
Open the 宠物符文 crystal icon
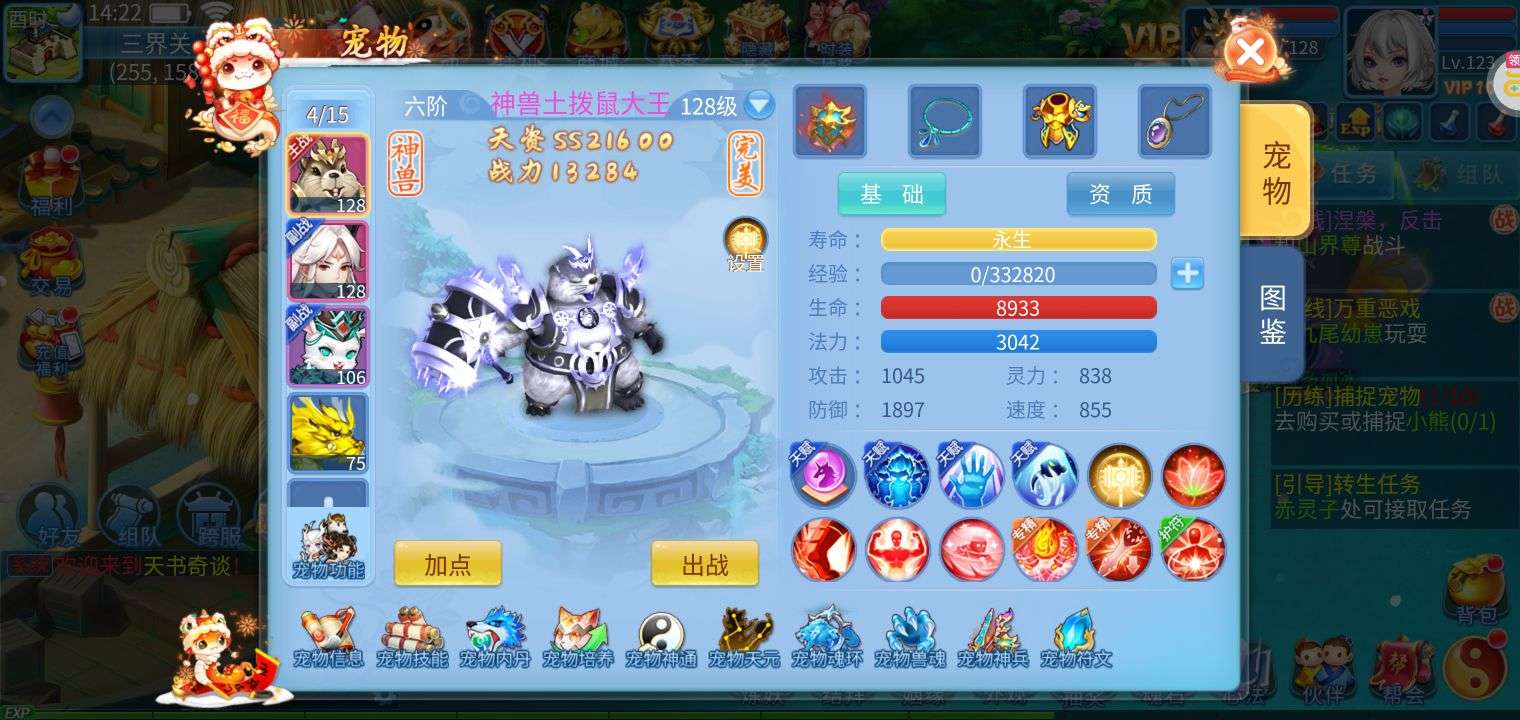pos(1076,637)
